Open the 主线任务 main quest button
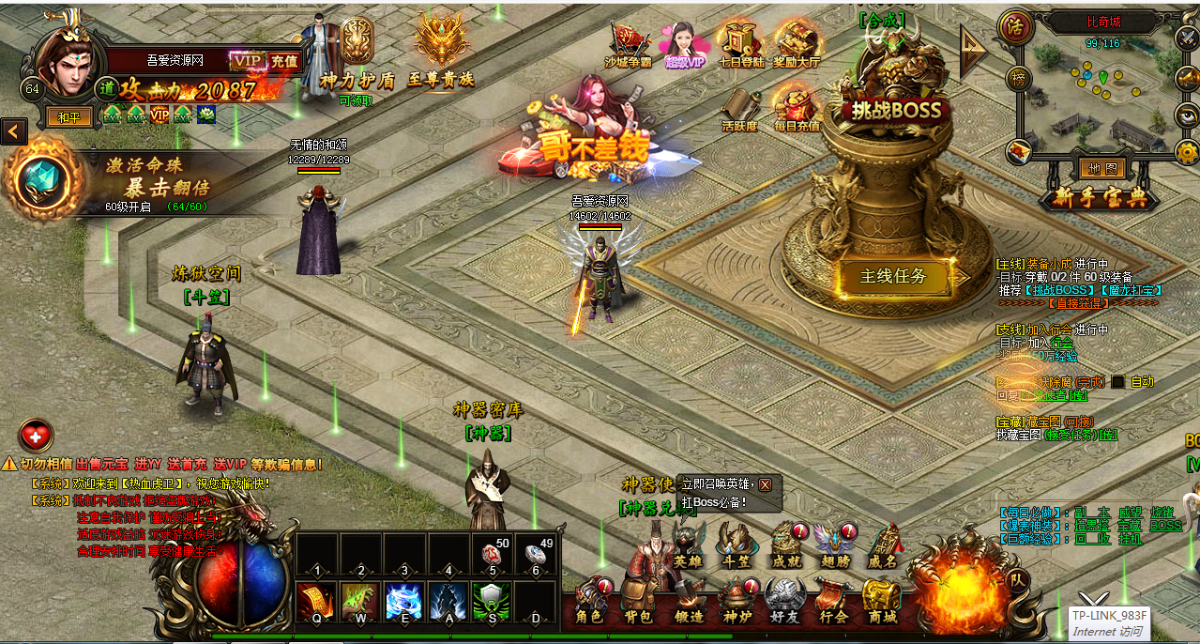The height and width of the screenshot is (644, 1200). click(x=893, y=276)
